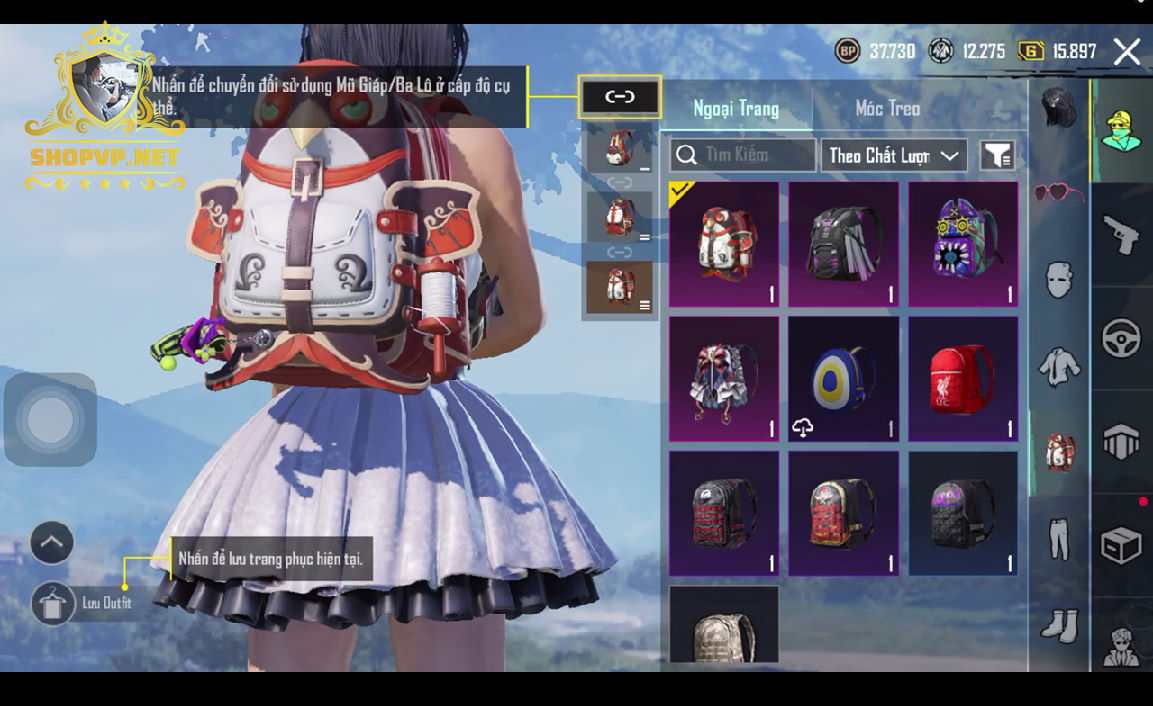
Task: View the boots footwear category
Action: (x=1059, y=626)
